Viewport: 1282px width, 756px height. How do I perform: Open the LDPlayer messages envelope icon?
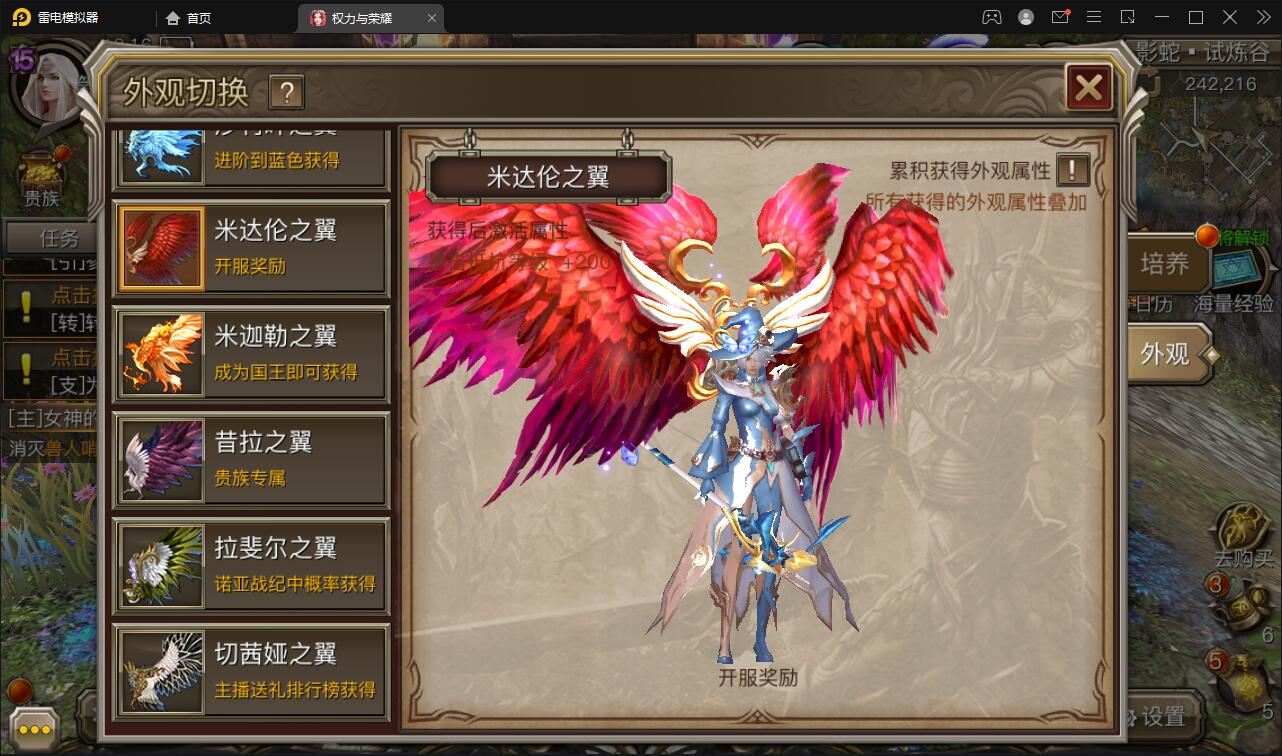tap(1062, 16)
